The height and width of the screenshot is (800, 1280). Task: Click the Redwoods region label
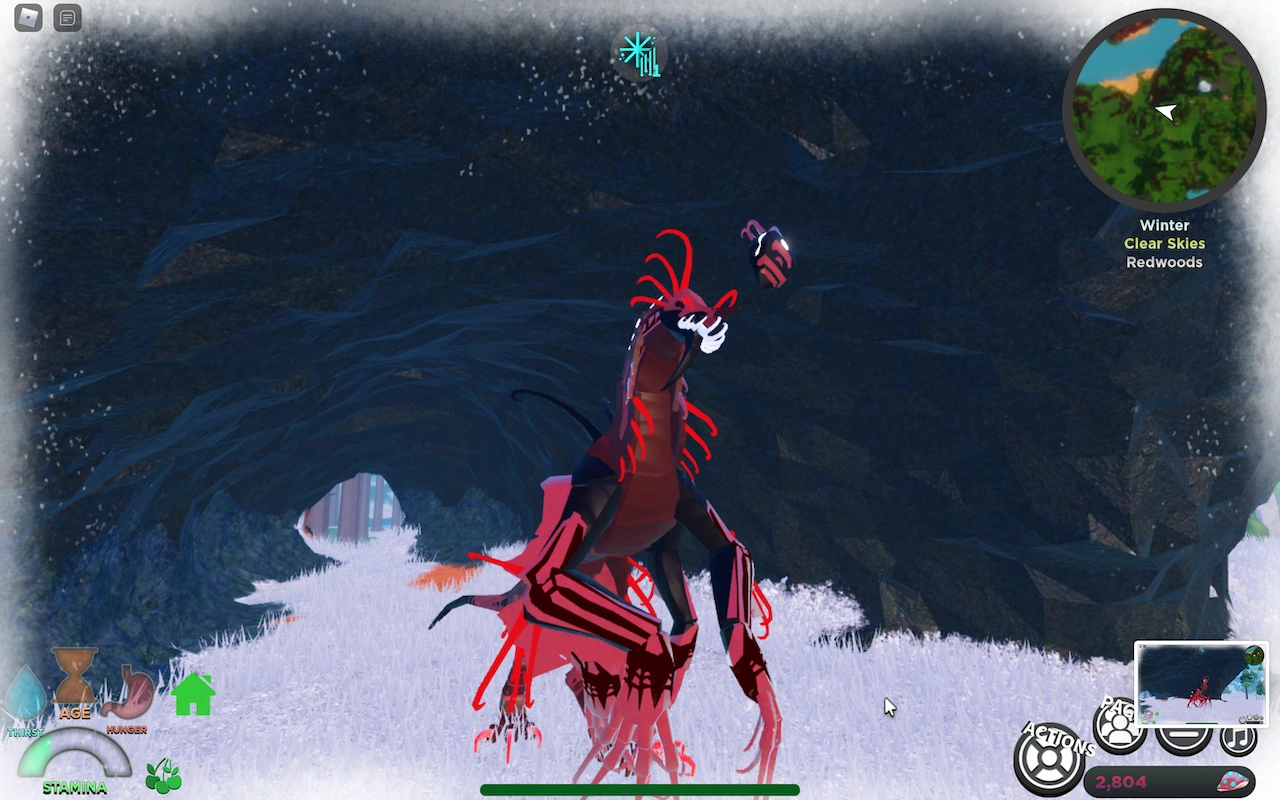tap(1164, 262)
